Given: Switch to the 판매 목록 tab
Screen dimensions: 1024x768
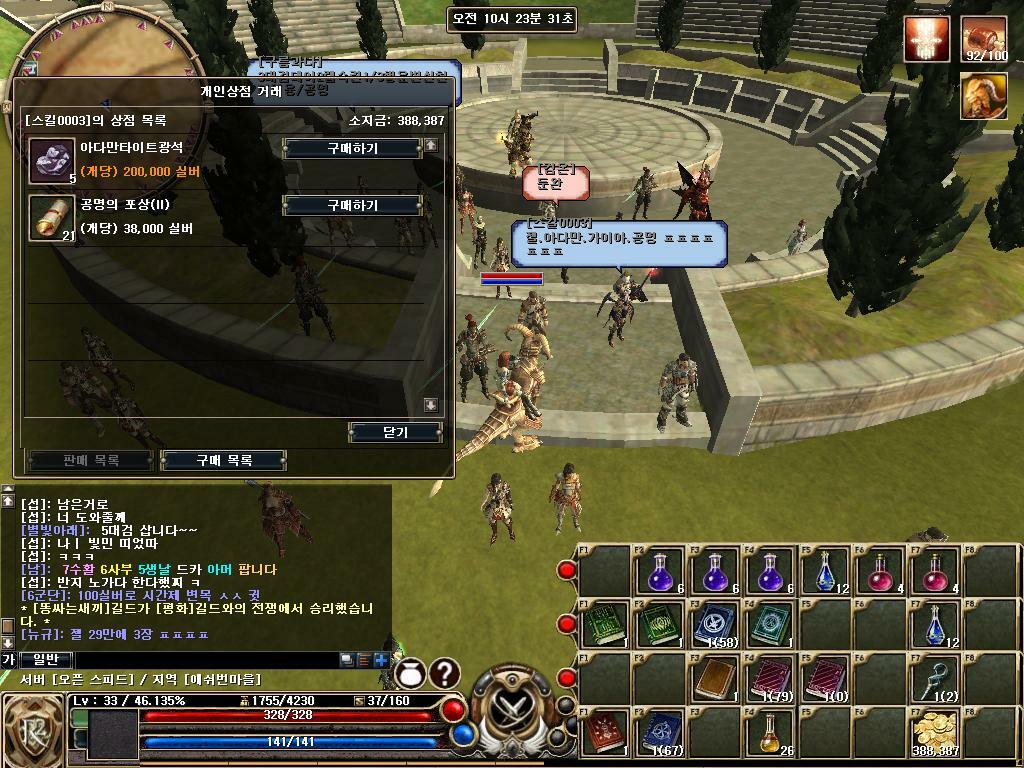Looking at the screenshot, I should point(91,460).
